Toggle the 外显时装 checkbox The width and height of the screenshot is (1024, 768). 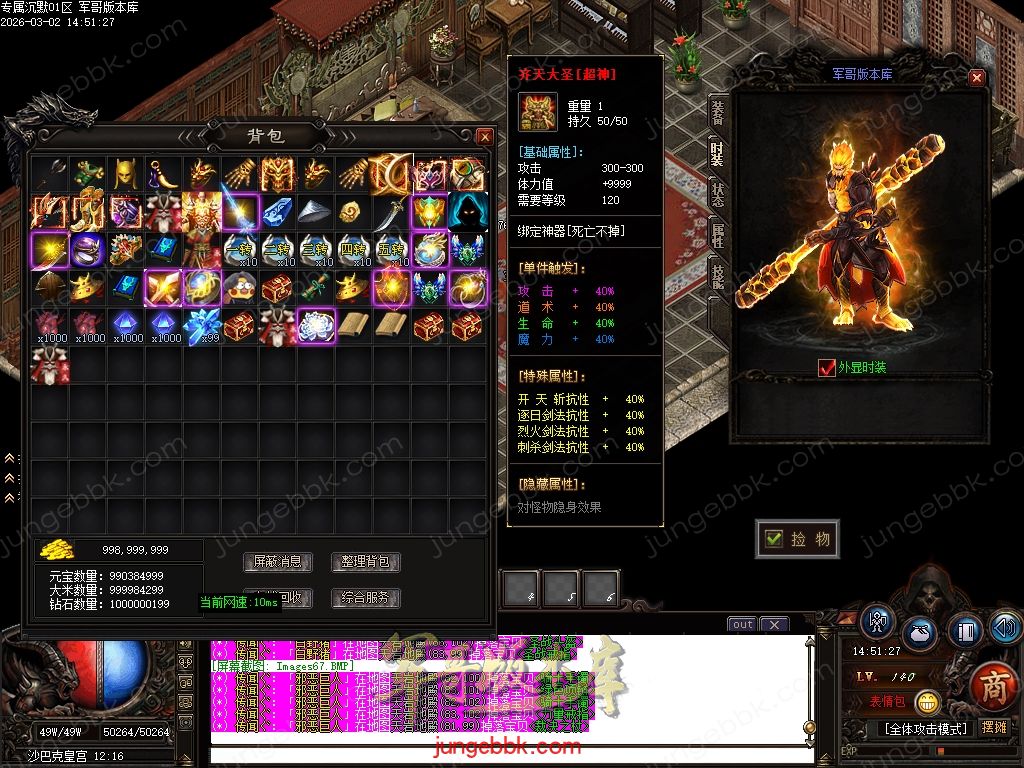click(826, 368)
